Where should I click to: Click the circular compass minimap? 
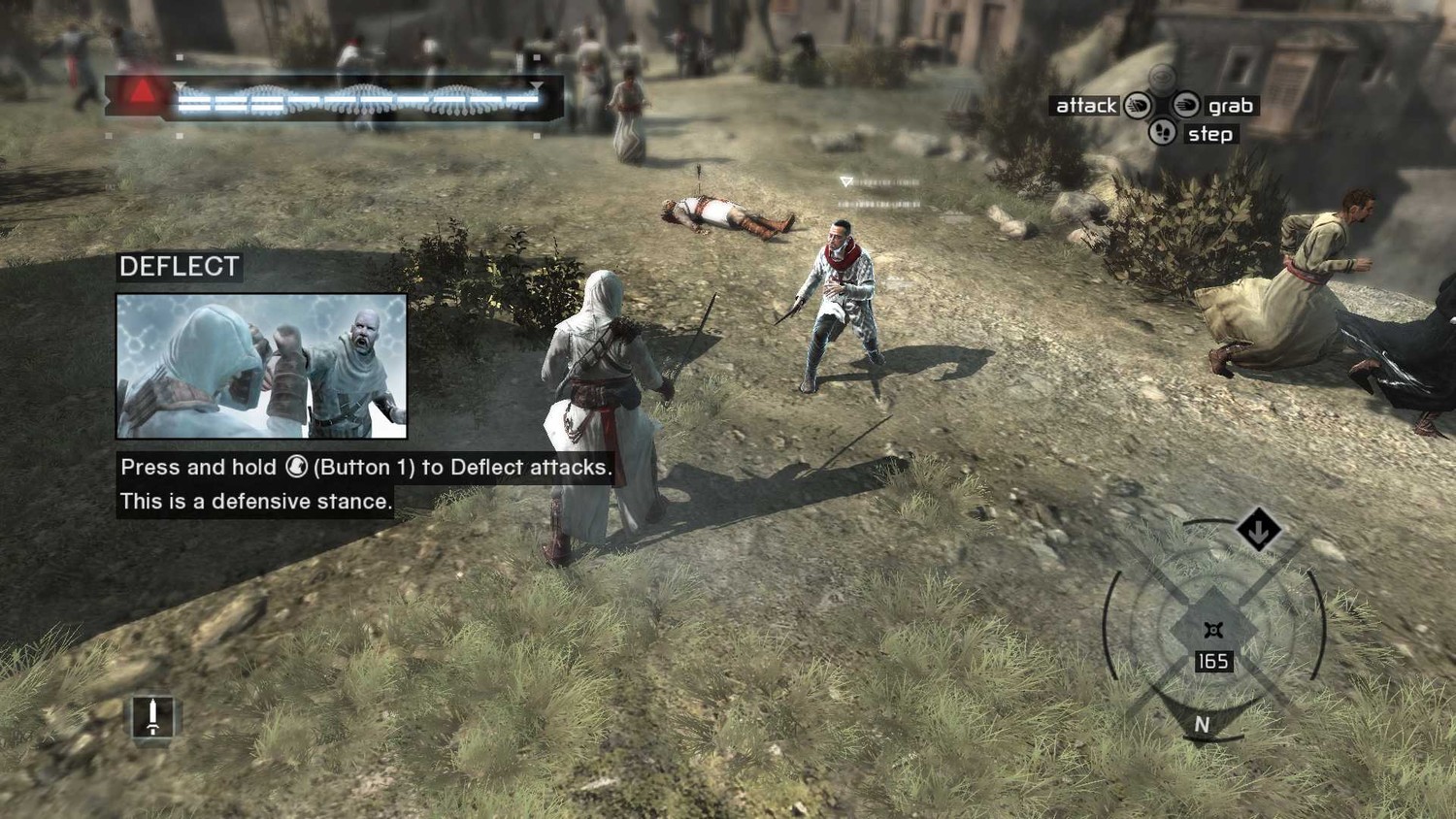(x=1213, y=629)
